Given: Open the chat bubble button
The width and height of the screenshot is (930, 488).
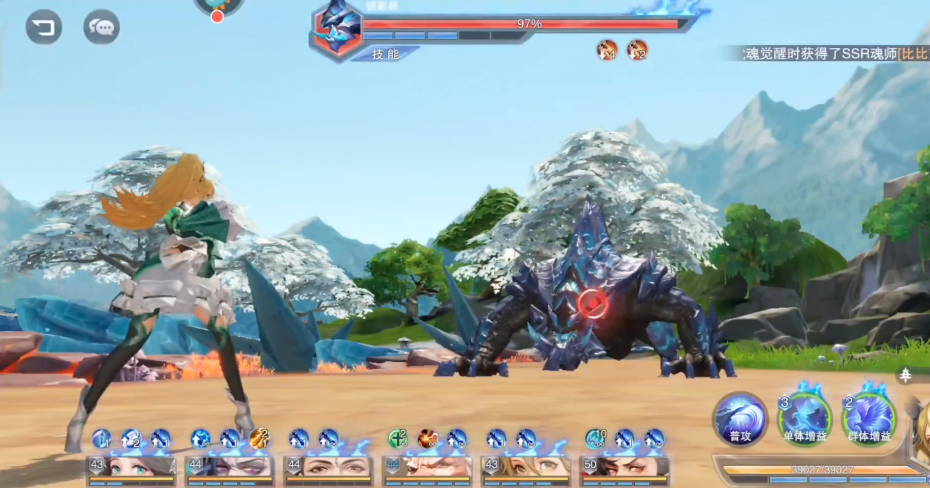Looking at the screenshot, I should coord(101,27).
